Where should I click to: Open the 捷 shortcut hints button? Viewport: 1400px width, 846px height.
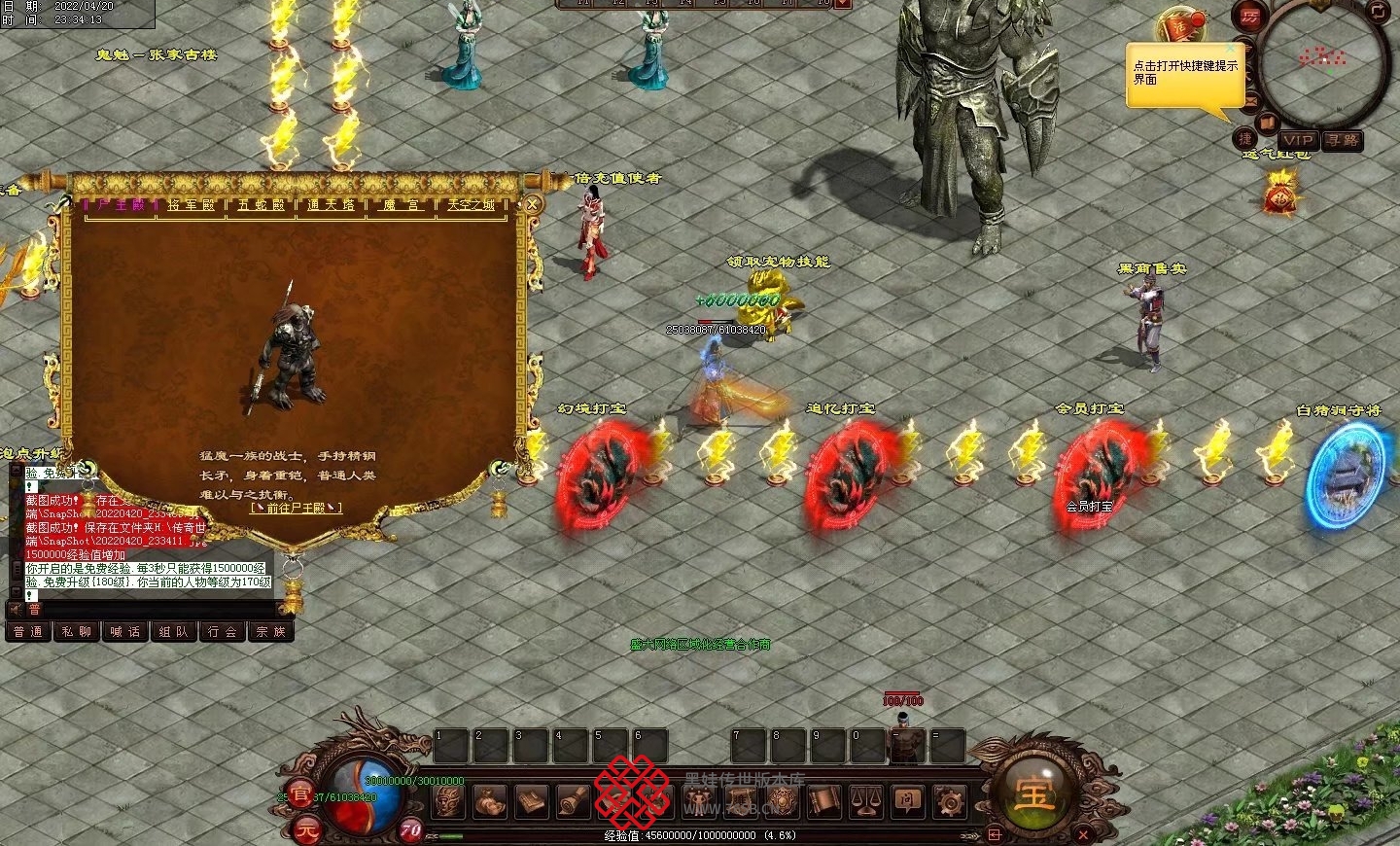pyautogui.click(x=1245, y=138)
